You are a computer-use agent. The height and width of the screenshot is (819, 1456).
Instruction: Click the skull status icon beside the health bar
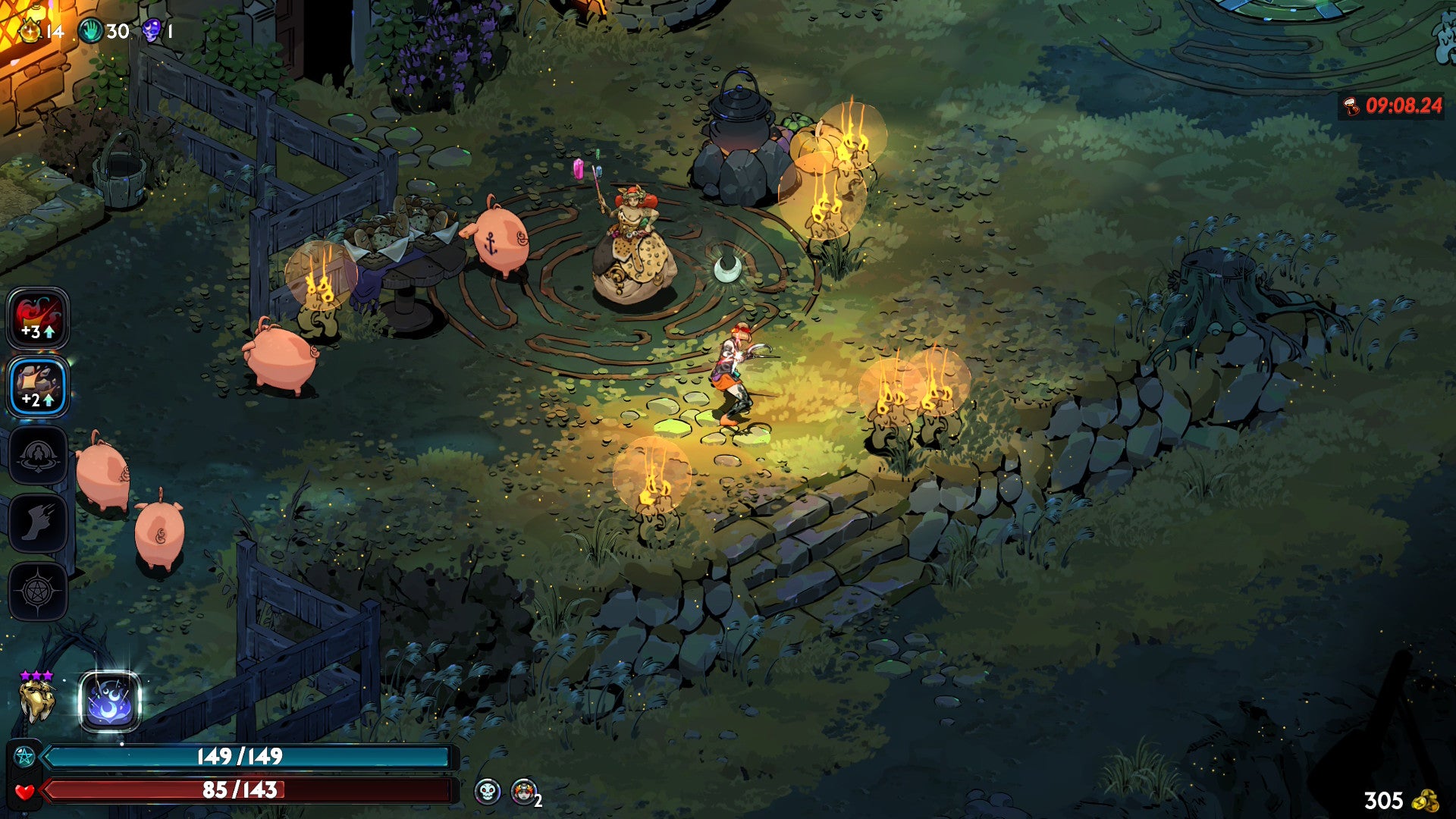coord(488,792)
